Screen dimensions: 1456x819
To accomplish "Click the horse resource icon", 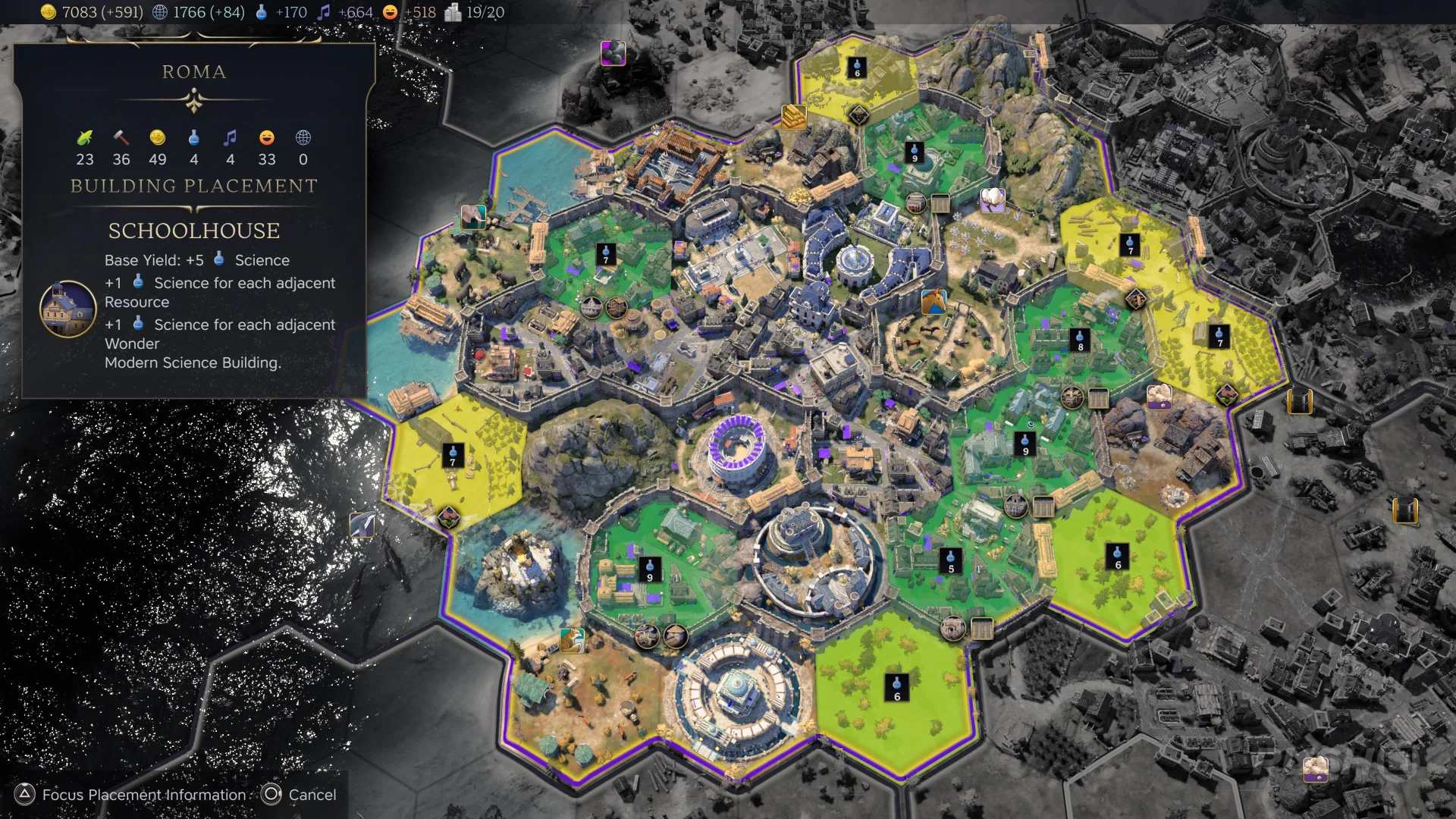I will 934,302.
